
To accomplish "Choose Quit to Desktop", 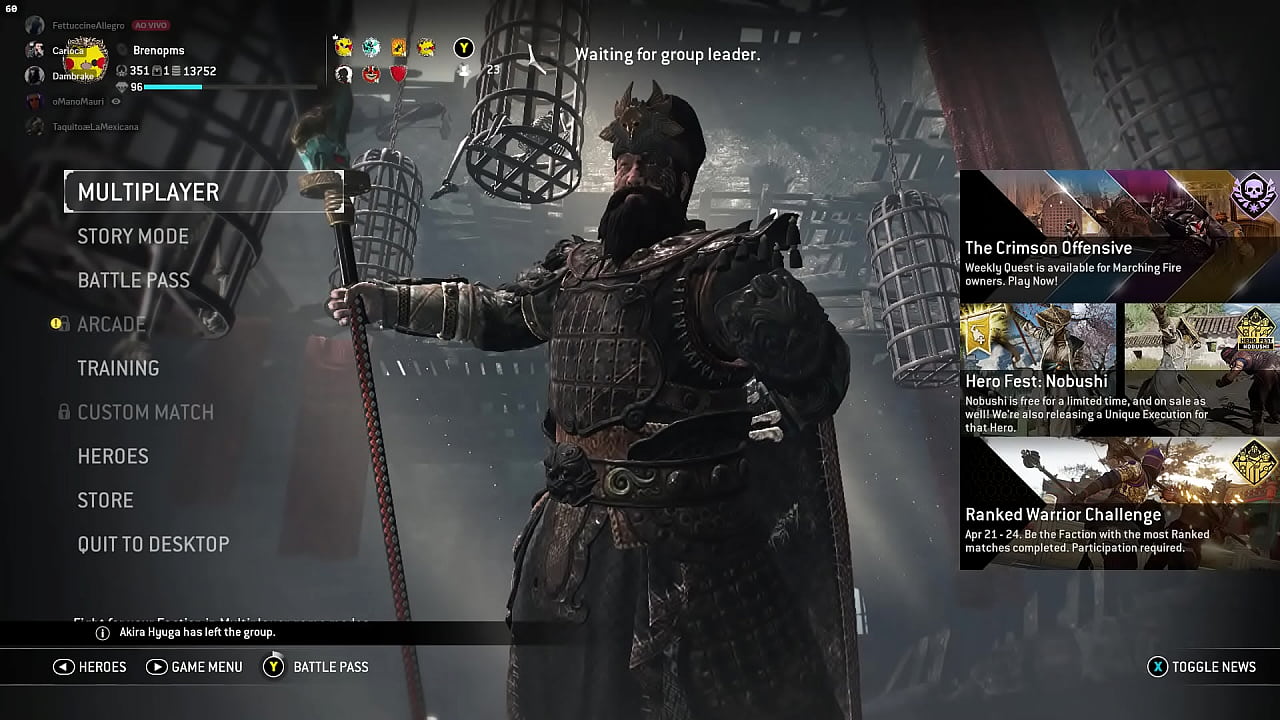I will pos(153,544).
